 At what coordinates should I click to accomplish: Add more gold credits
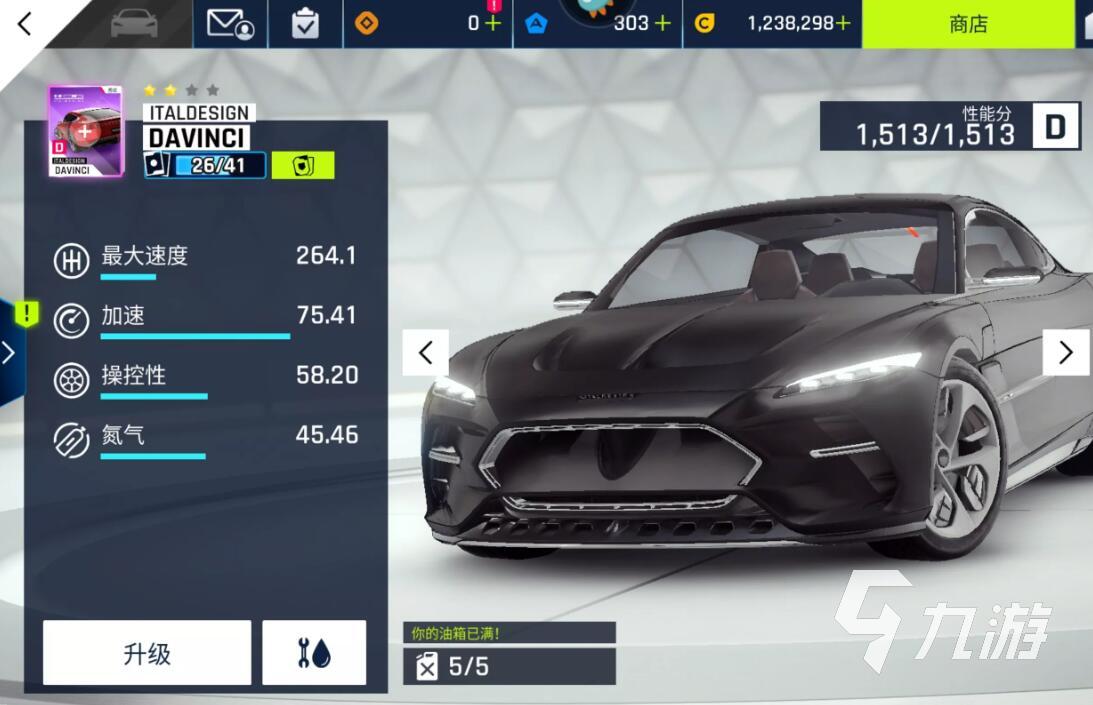pyautogui.click(x=843, y=23)
